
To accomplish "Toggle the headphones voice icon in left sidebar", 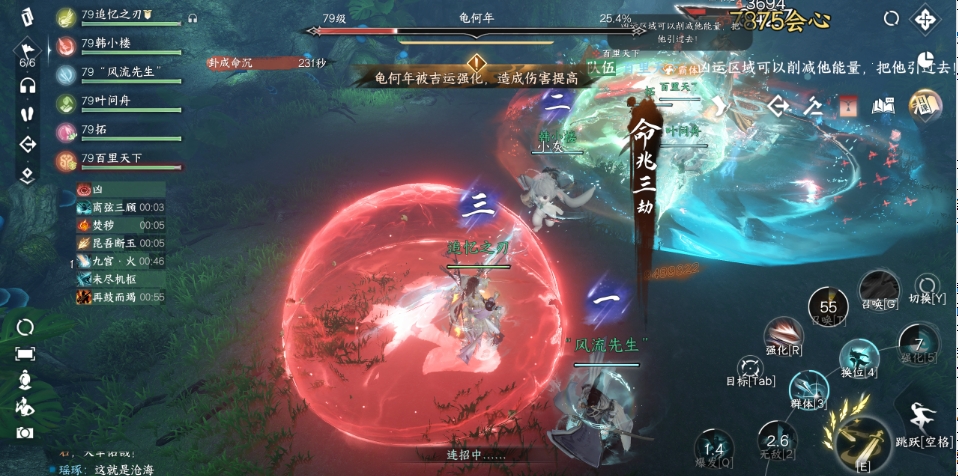I will click(27, 85).
